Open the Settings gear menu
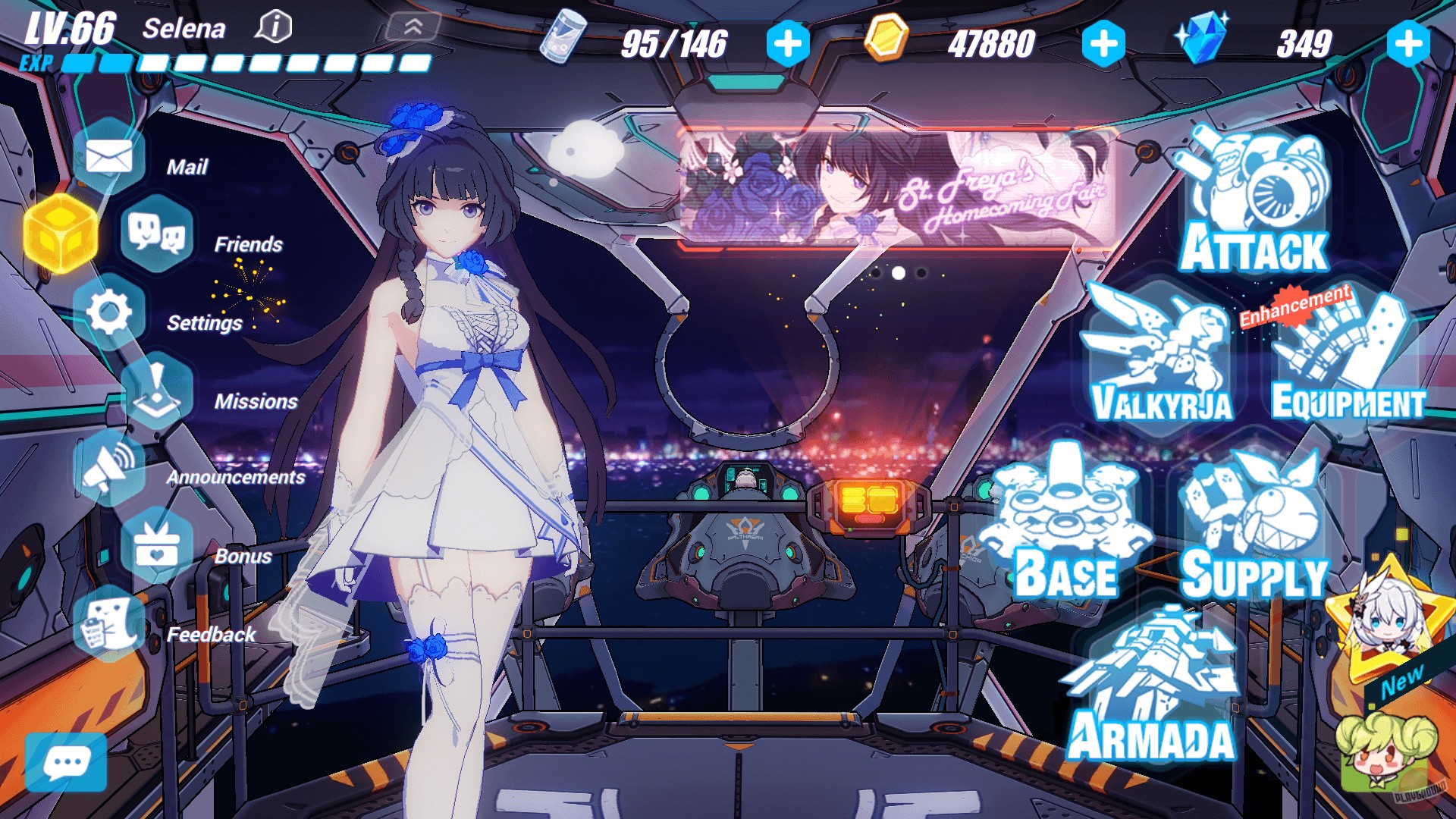1456x819 pixels. coord(110,312)
